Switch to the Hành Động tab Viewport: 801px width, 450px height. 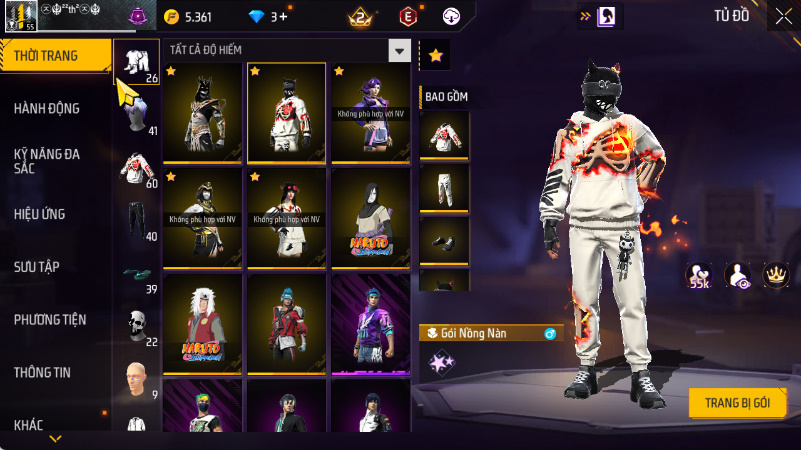point(47,108)
